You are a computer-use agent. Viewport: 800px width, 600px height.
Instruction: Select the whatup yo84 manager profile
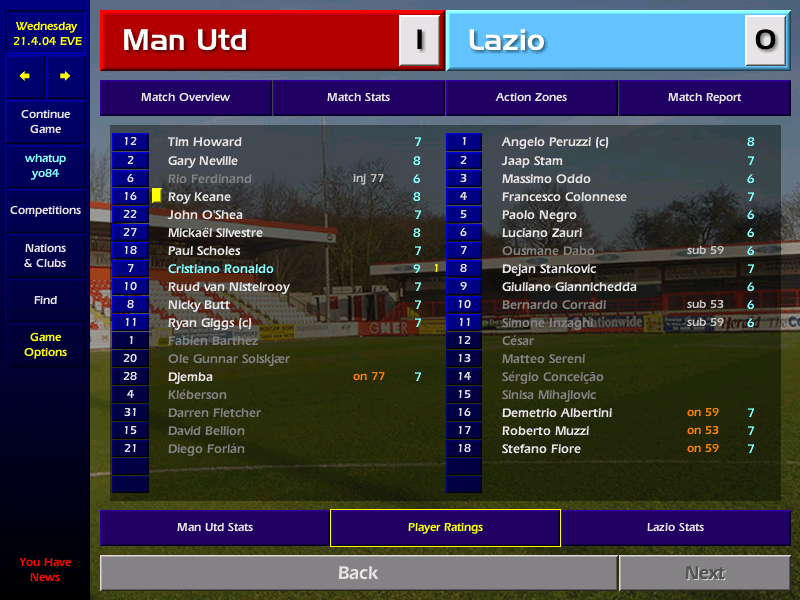(45, 166)
